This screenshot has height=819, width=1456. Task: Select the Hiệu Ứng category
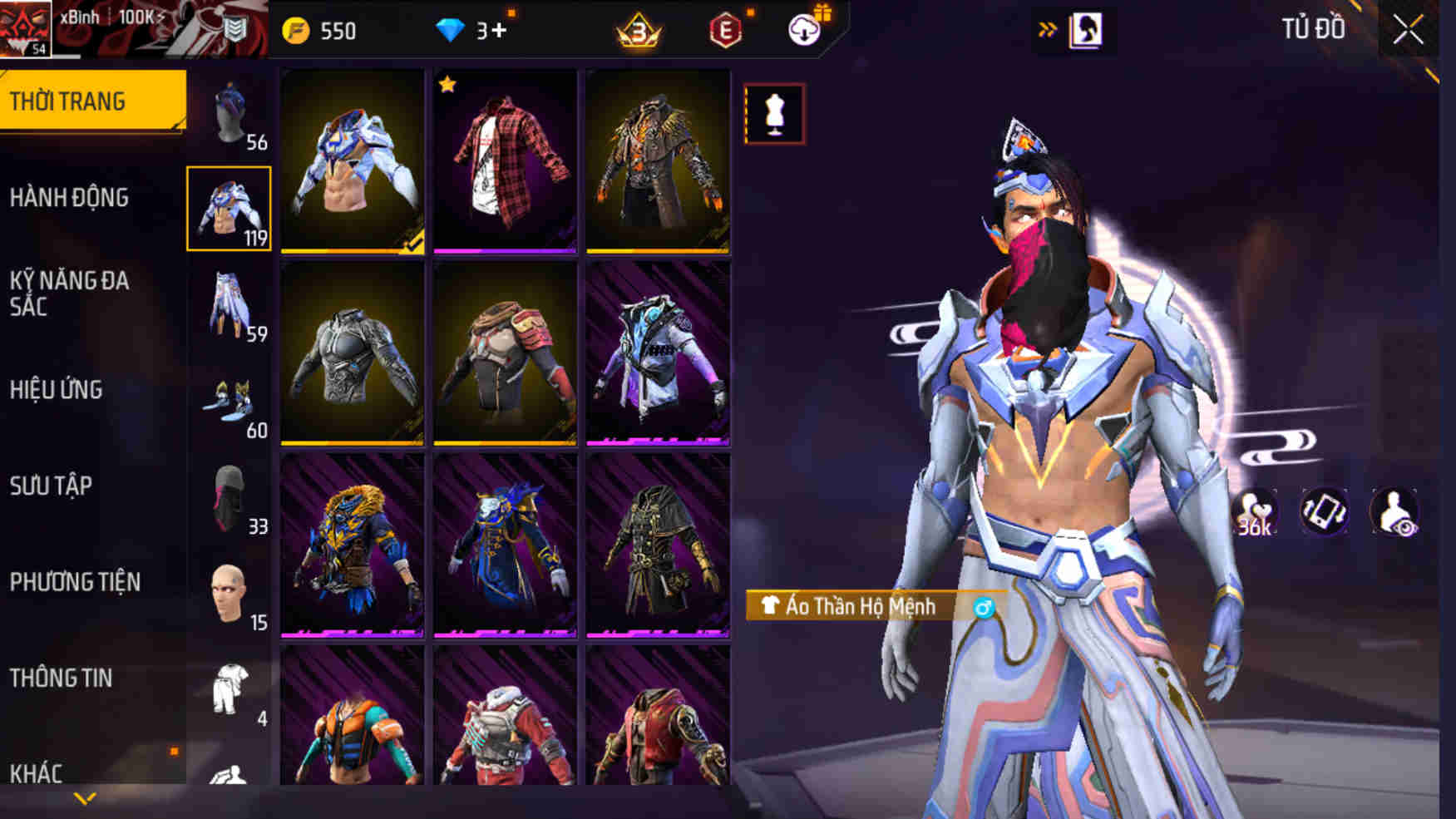pyautogui.click(x=57, y=390)
